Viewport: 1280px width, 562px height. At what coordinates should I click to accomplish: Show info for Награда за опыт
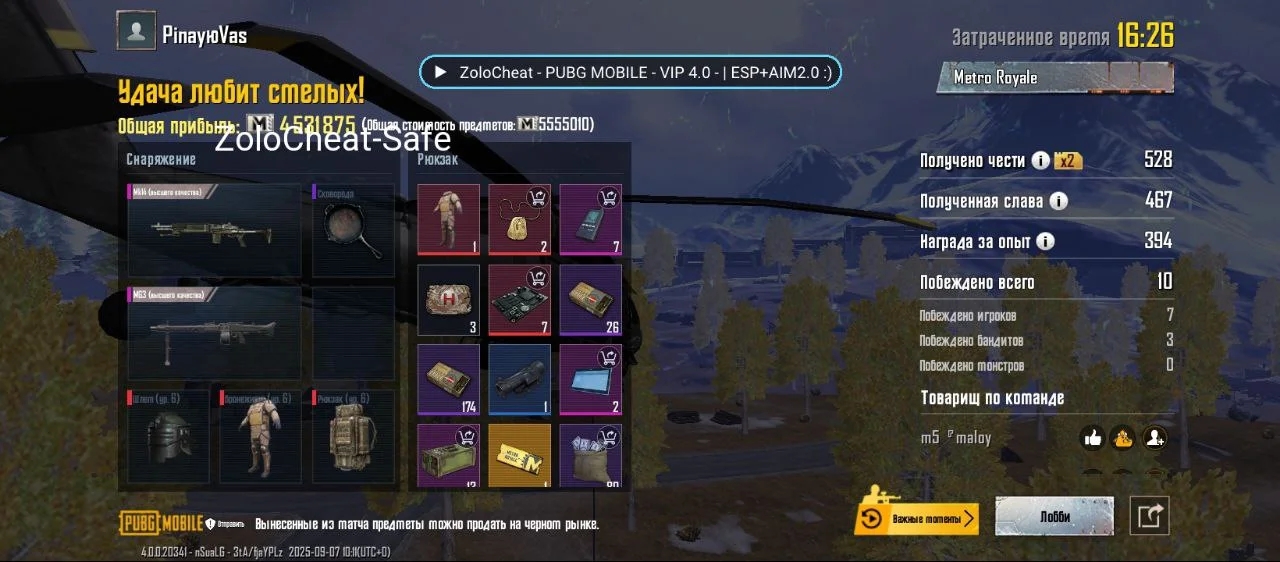pos(1045,241)
